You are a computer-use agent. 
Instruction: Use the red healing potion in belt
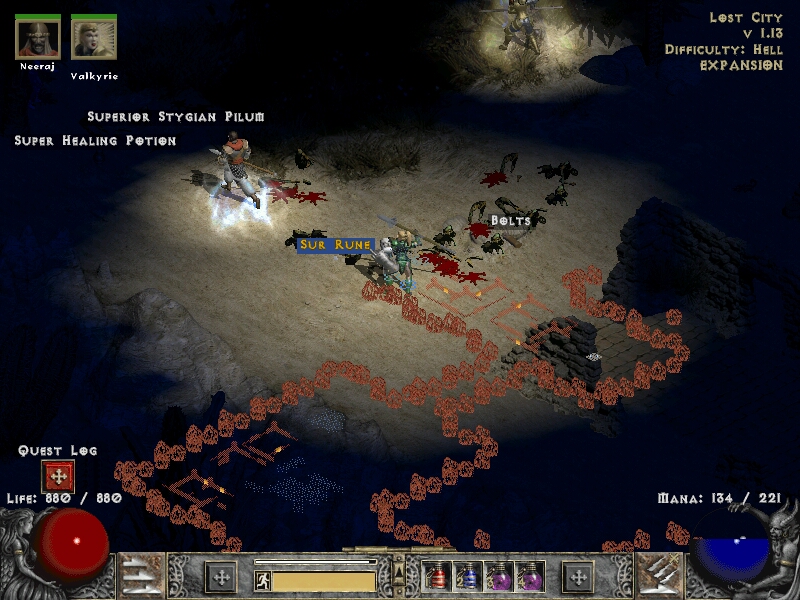pyautogui.click(x=437, y=577)
